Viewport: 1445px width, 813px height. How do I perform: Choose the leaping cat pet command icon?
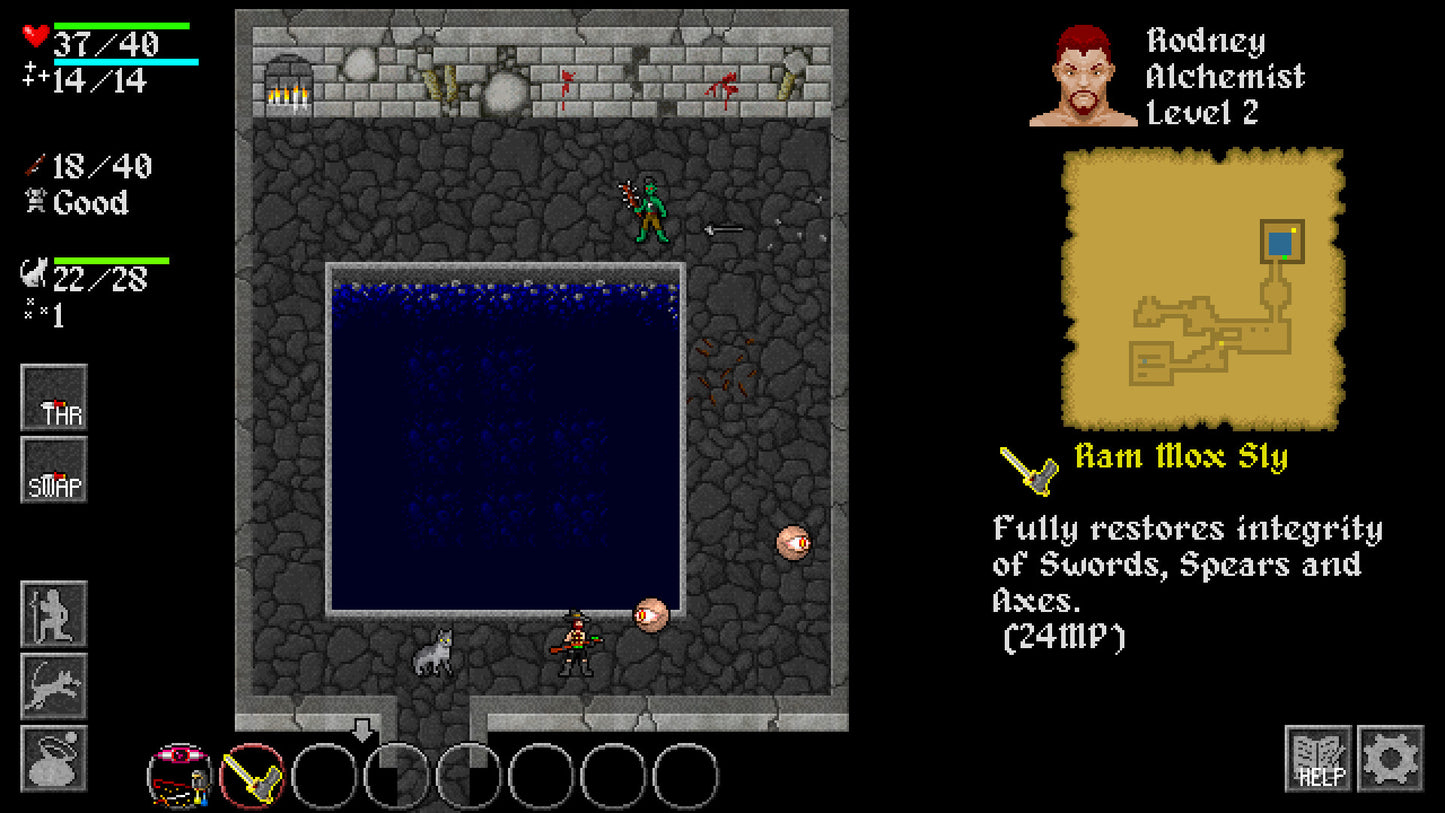[54, 686]
